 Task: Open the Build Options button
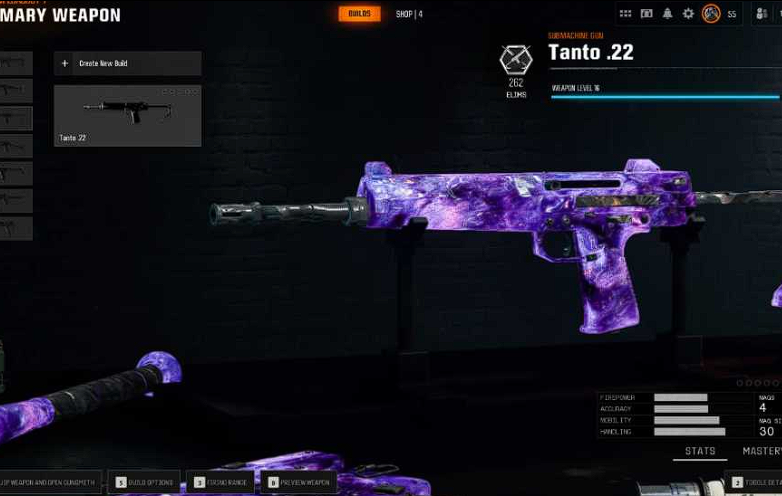tap(145, 482)
